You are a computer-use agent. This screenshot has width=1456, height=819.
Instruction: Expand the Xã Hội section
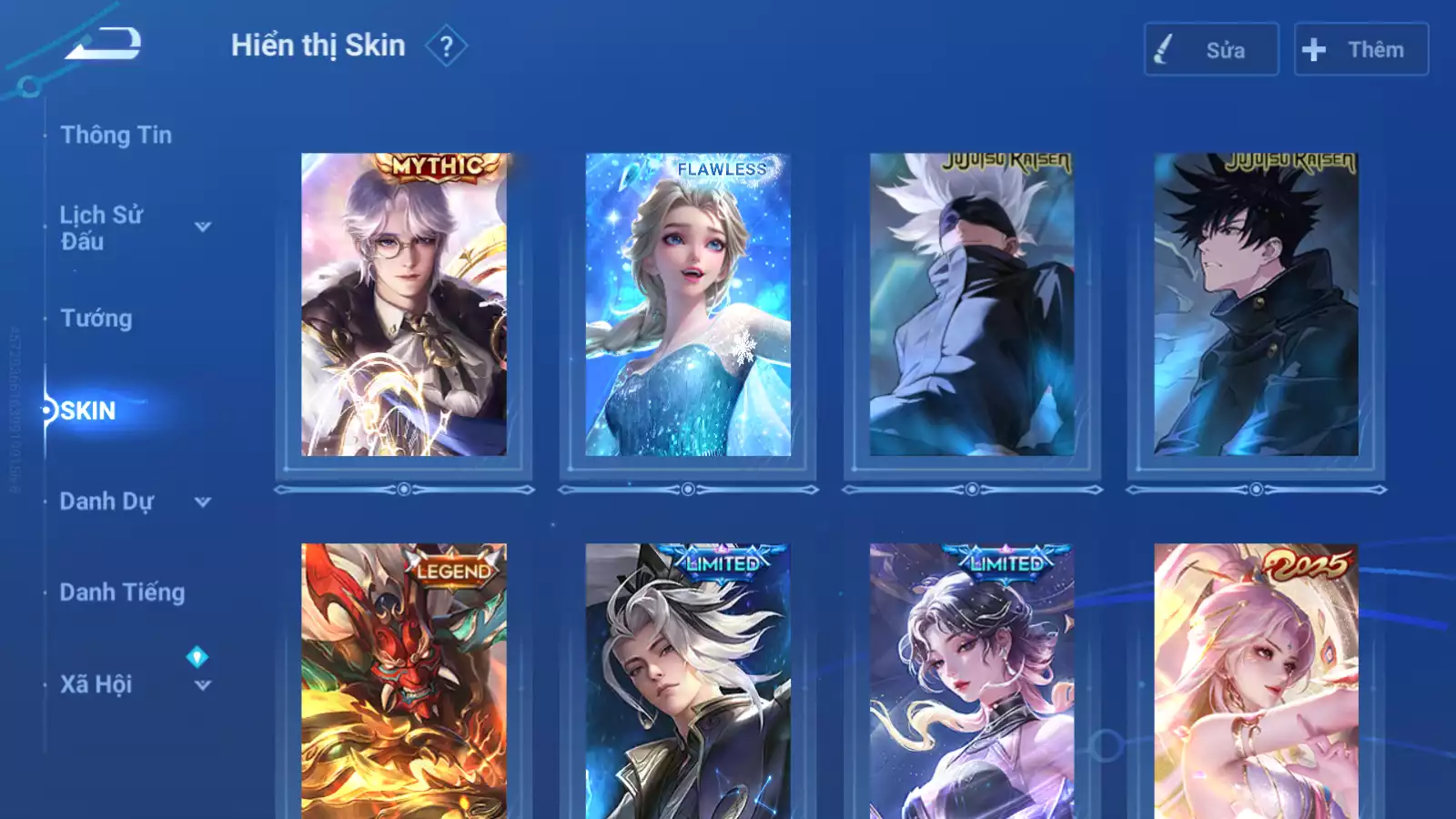(202, 685)
